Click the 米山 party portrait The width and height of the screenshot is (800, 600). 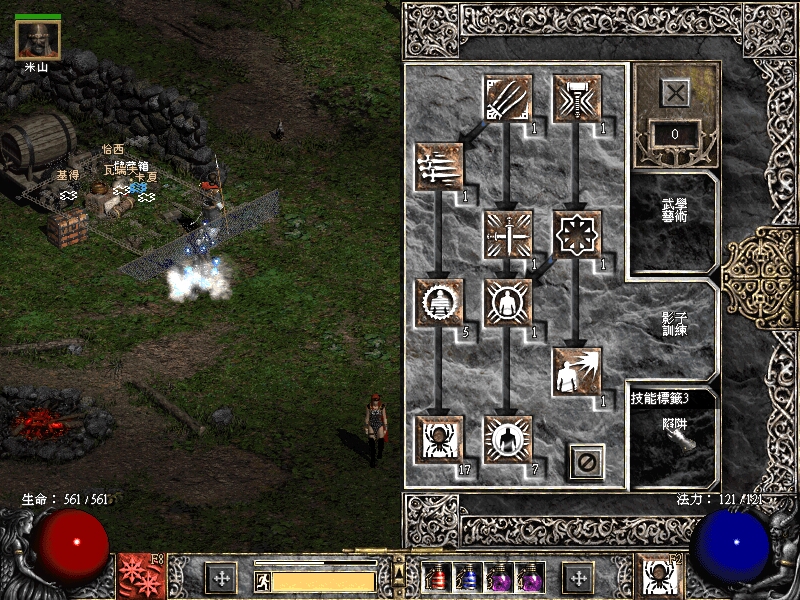tap(38, 40)
